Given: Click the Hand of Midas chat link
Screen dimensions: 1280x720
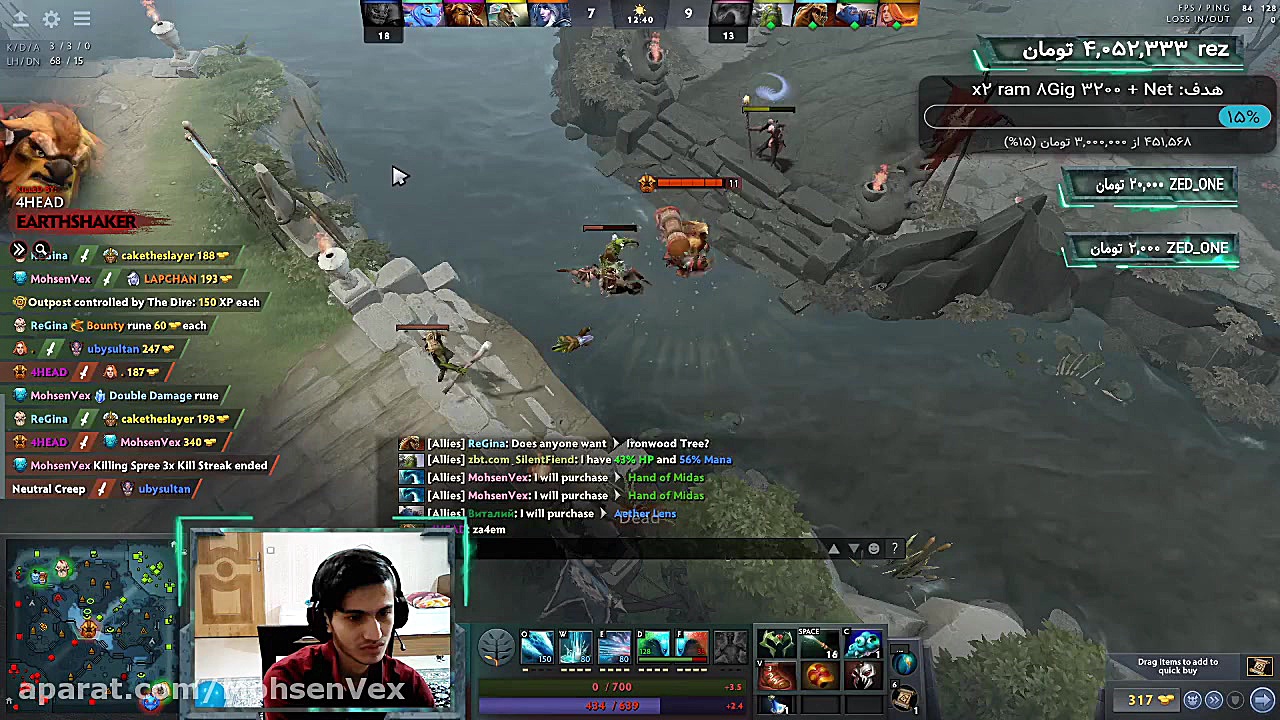Looking at the screenshot, I should point(665,477).
